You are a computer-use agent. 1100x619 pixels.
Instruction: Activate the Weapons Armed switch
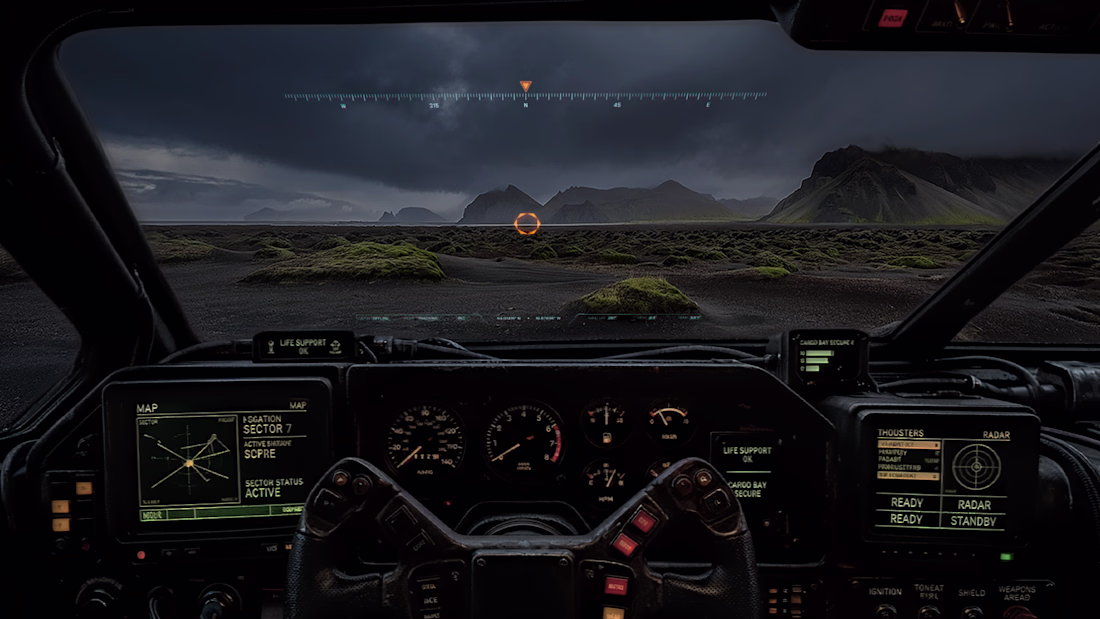point(1020,609)
